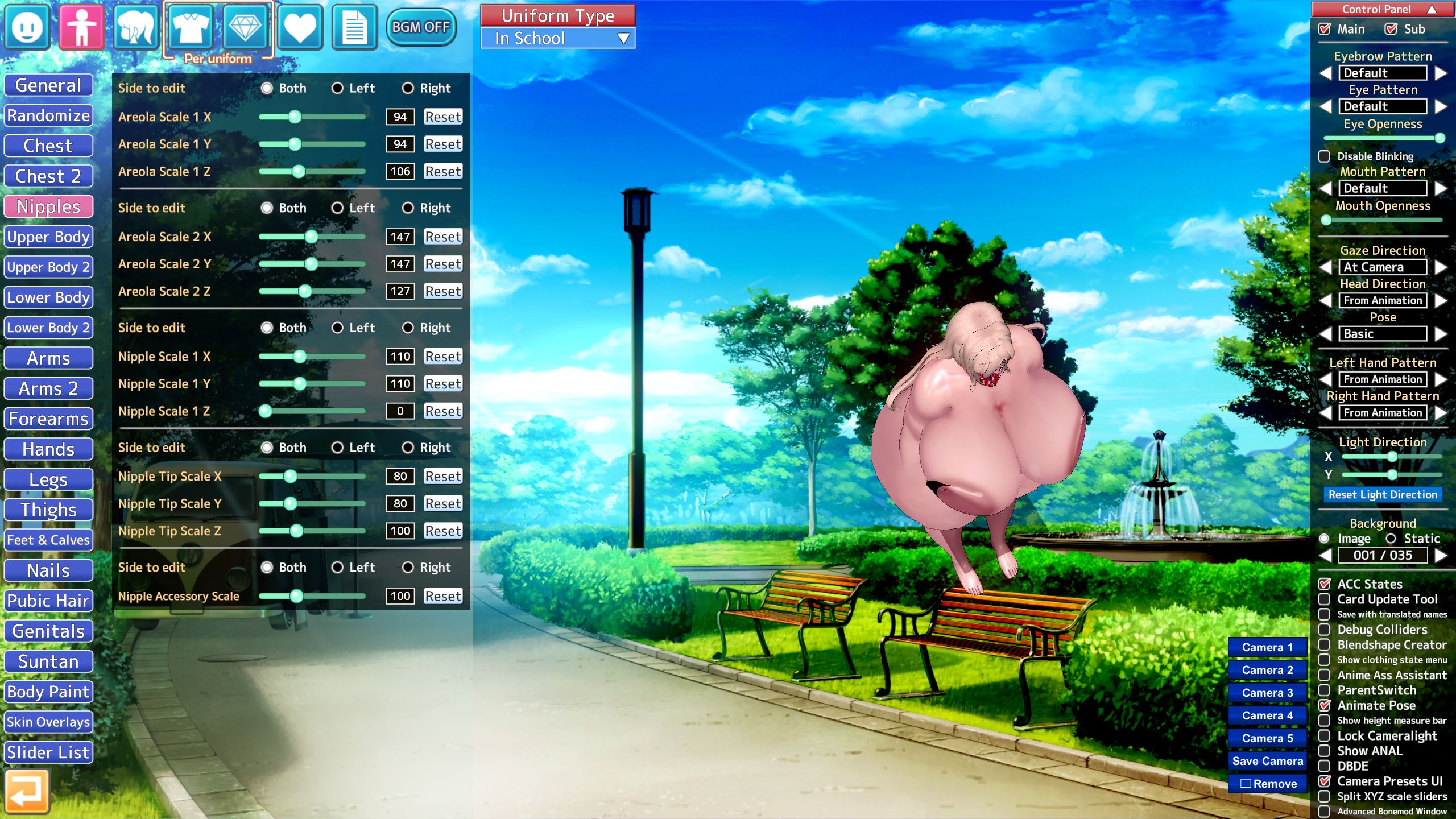Switch to Camera 3 preset
The width and height of the screenshot is (1456, 819).
click(1267, 693)
